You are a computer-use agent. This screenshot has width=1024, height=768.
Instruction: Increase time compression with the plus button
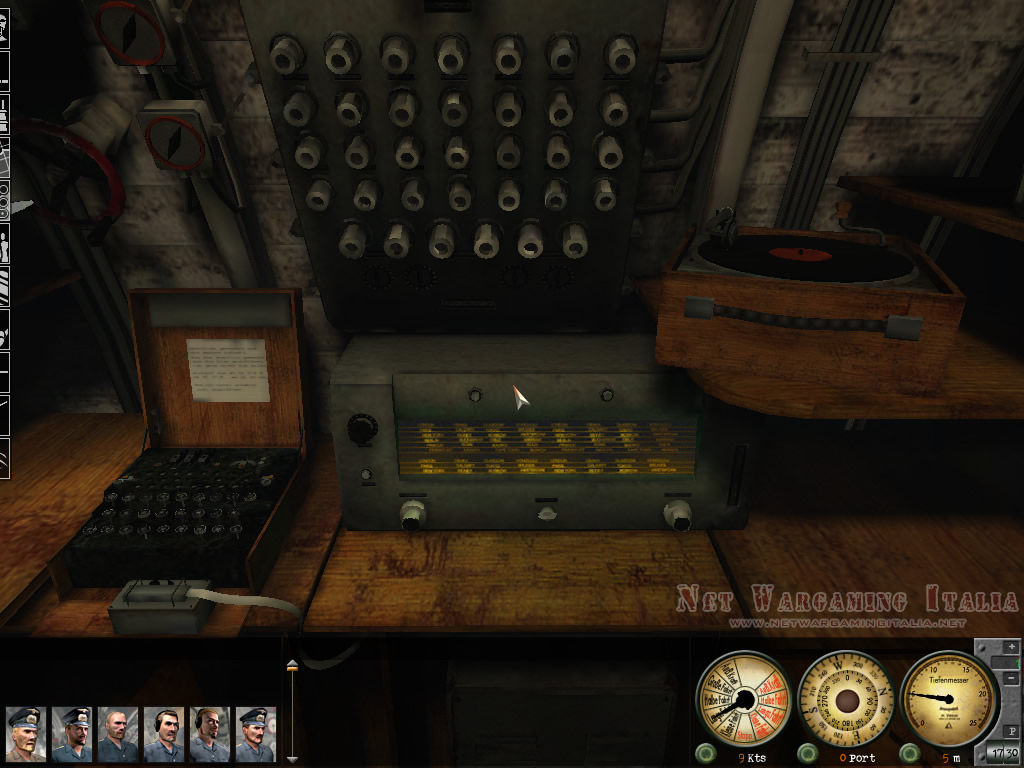1010,649
